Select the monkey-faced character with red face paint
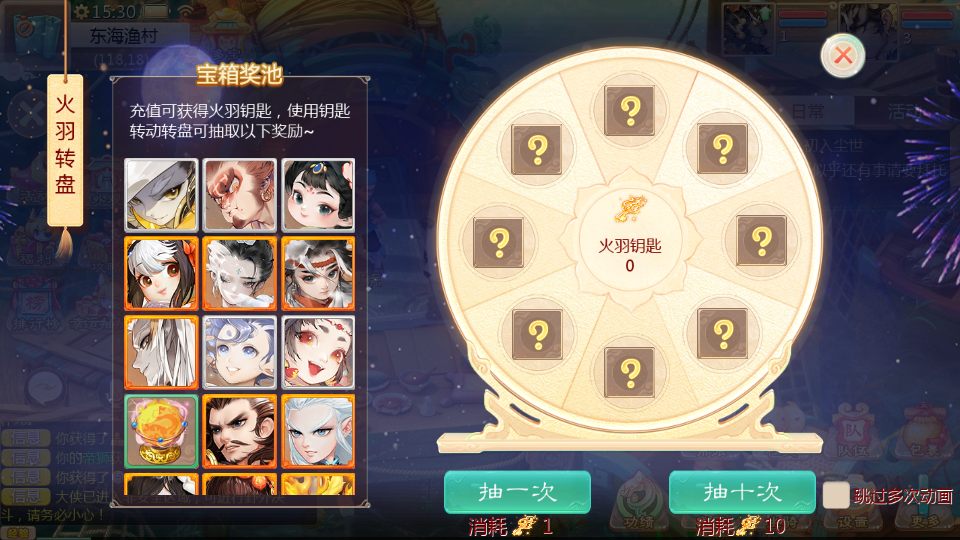This screenshot has width=960, height=540. (x=239, y=195)
